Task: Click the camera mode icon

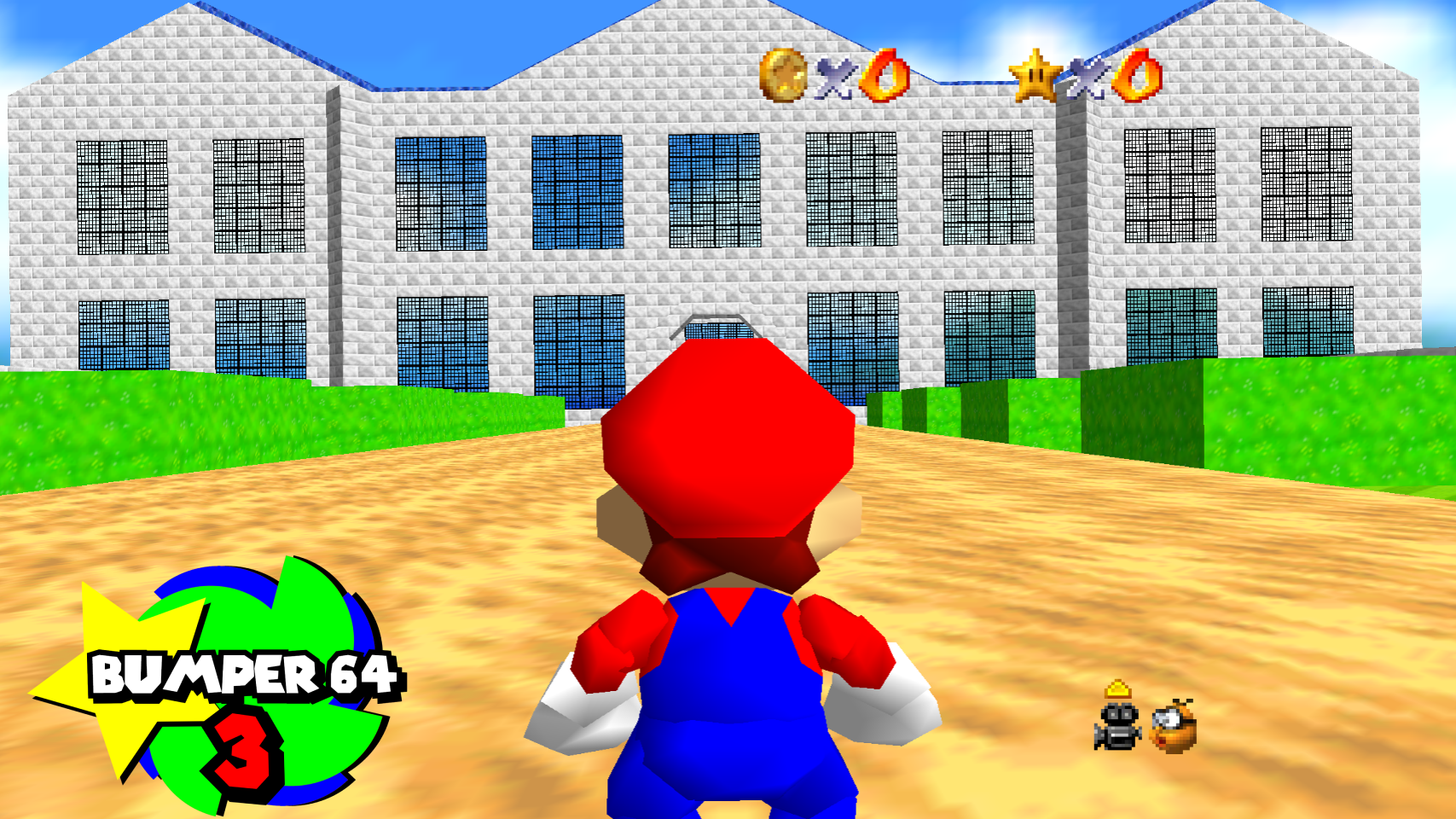Action: pos(1118,724)
